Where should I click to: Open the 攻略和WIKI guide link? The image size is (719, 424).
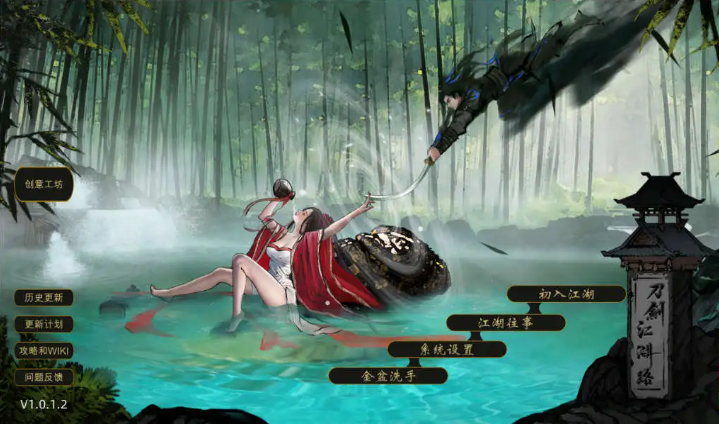(x=43, y=351)
